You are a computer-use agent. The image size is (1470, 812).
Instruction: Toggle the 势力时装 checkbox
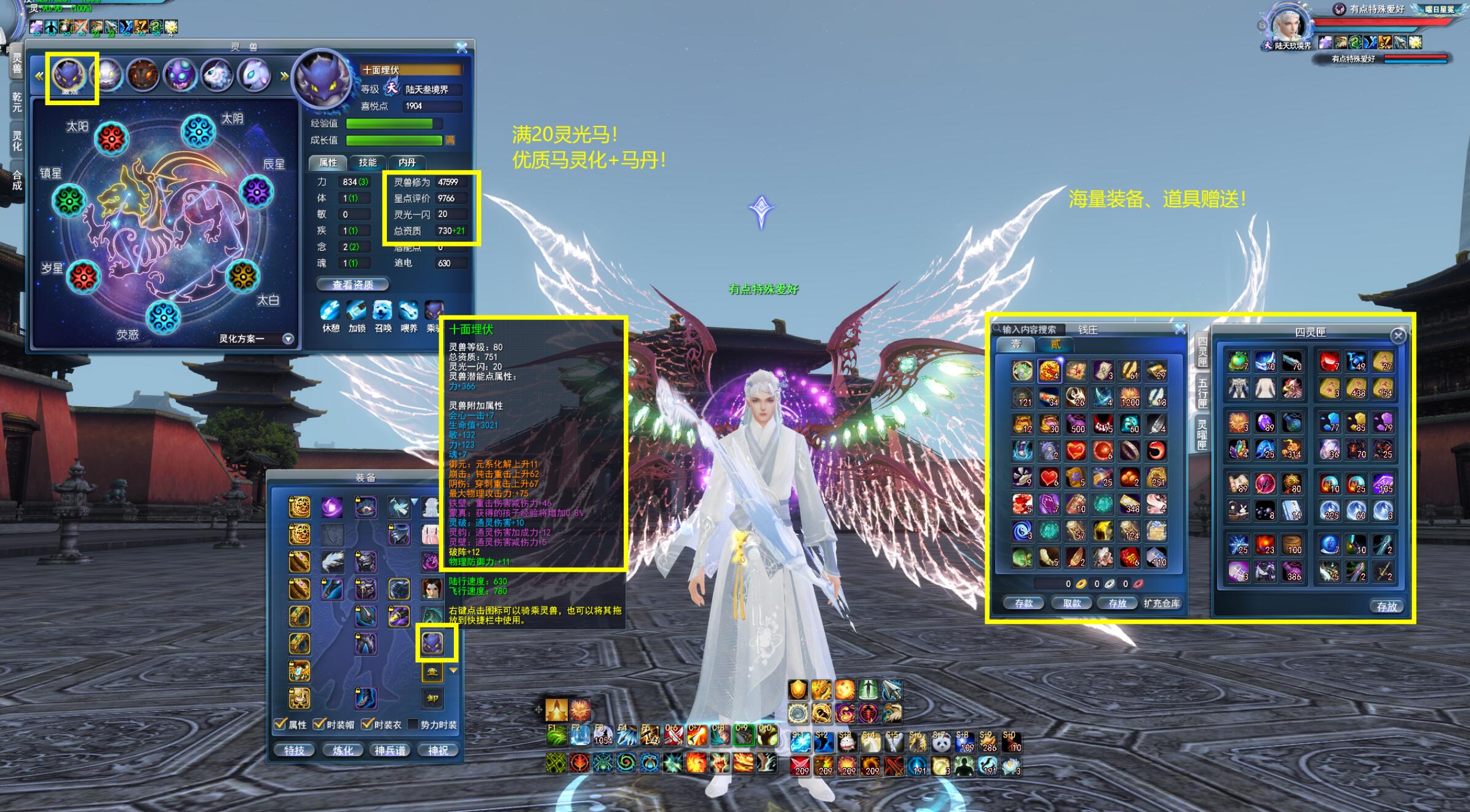point(413,724)
